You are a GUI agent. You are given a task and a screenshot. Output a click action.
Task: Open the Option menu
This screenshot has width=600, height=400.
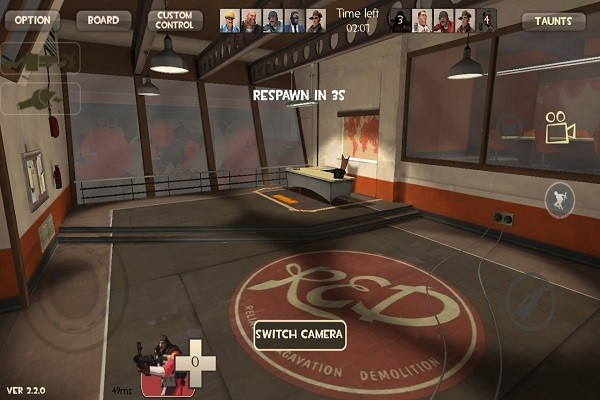[x=32, y=20]
